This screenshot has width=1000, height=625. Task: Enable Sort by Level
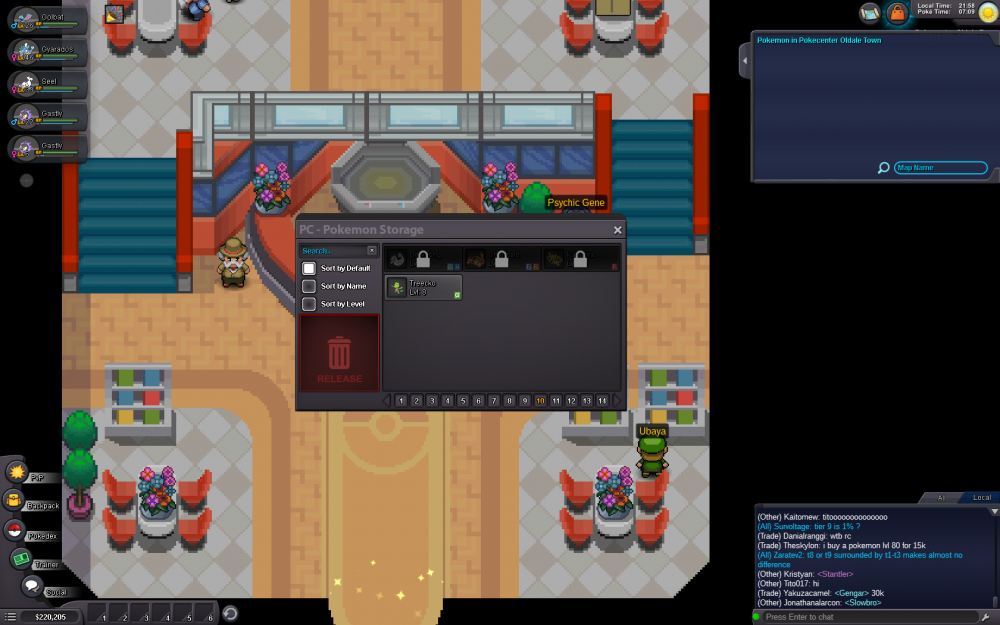click(309, 304)
